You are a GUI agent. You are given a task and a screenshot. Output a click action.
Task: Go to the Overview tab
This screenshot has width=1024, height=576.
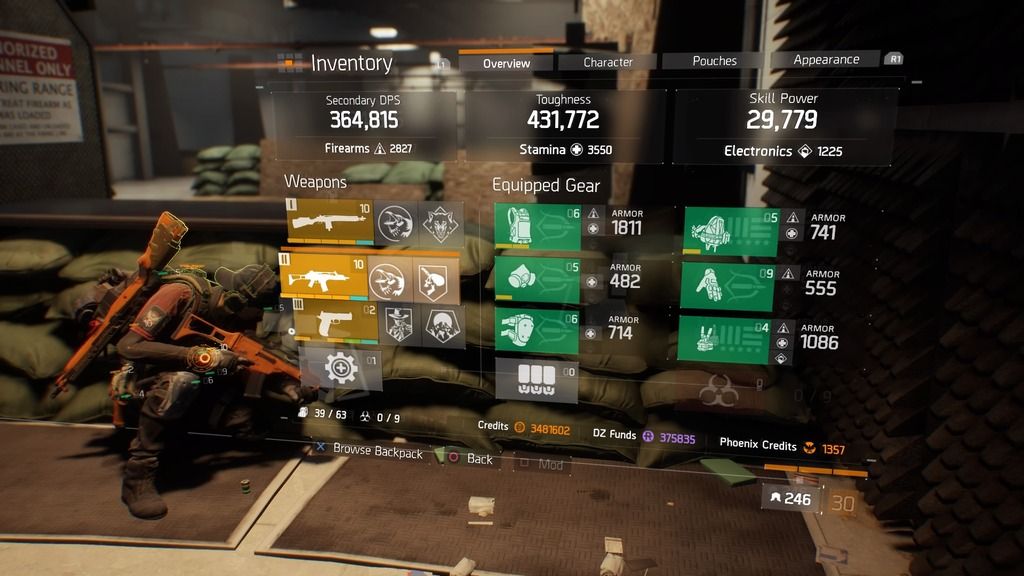(x=506, y=63)
